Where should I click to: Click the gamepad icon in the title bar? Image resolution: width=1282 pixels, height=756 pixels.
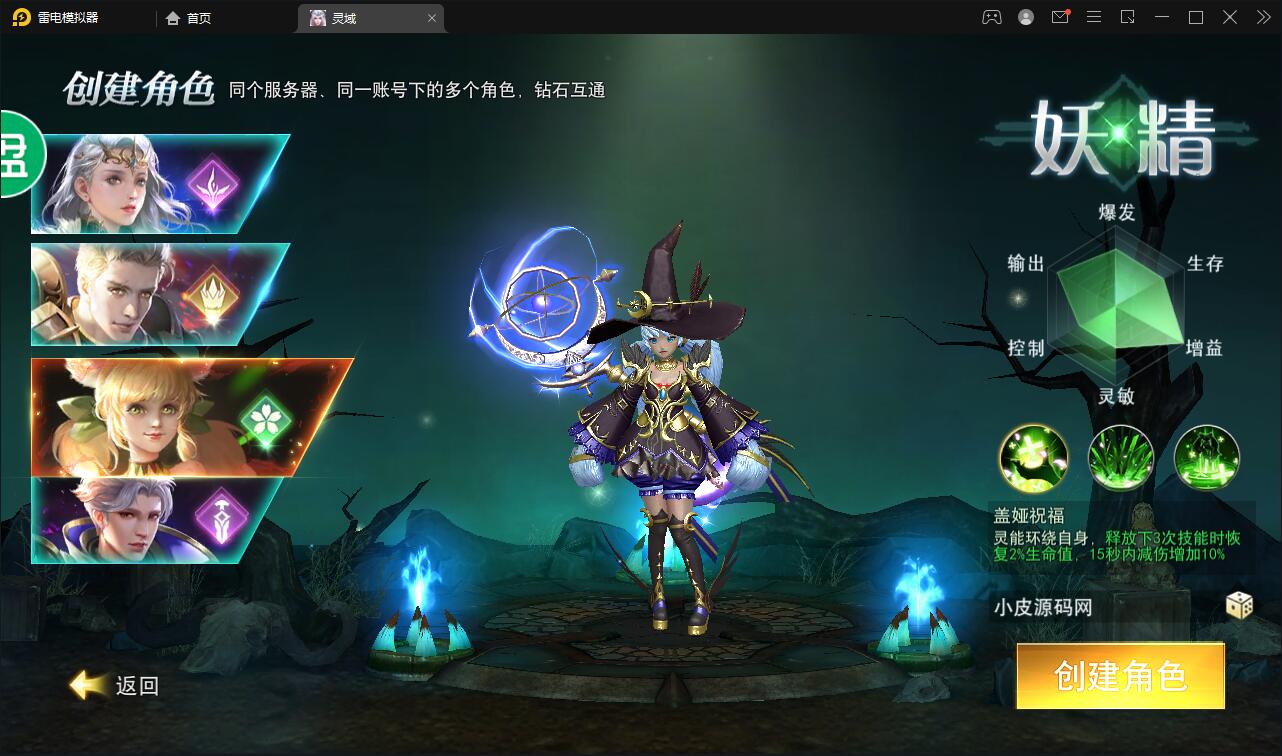point(991,17)
